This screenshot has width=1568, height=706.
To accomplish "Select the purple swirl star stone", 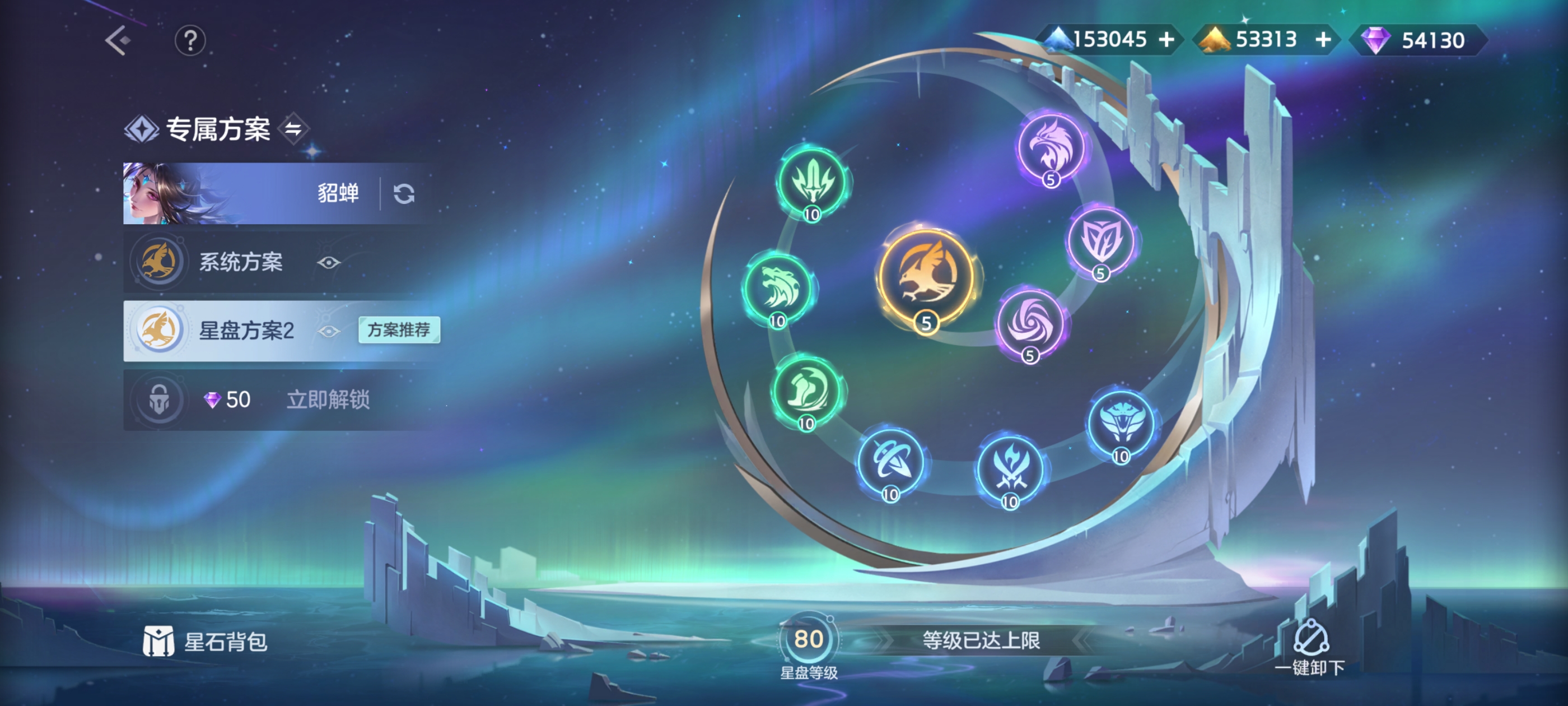I will [1029, 322].
